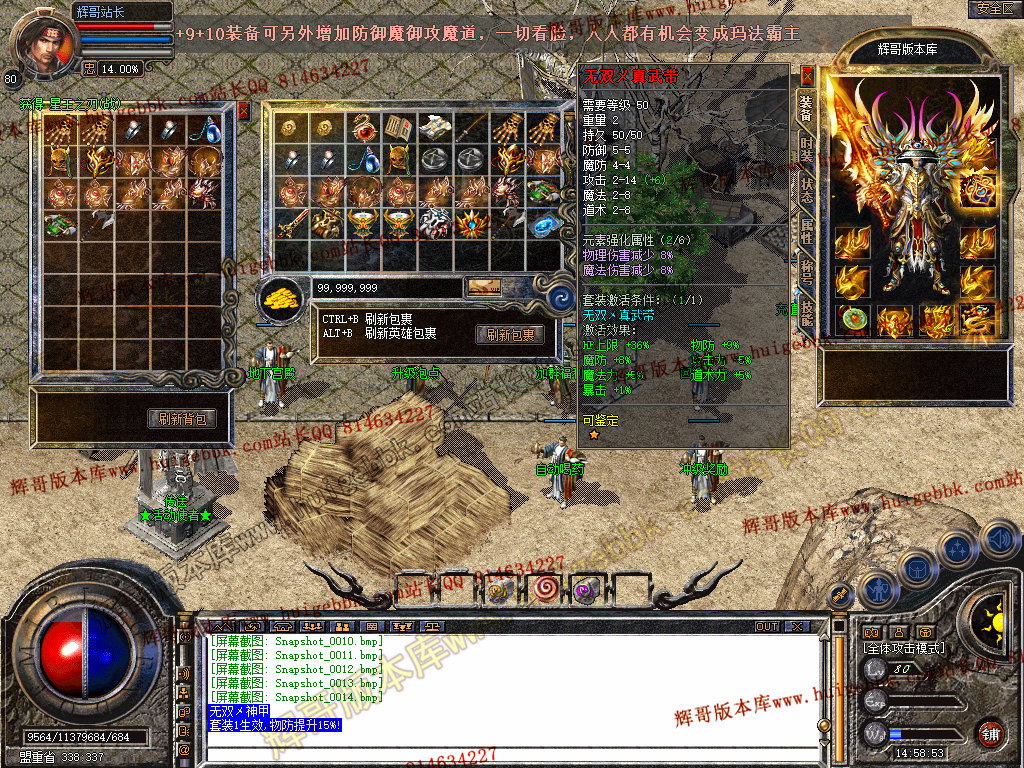The image size is (1024, 768).
Task: Open the 状态 status tab
Action: tap(806, 190)
